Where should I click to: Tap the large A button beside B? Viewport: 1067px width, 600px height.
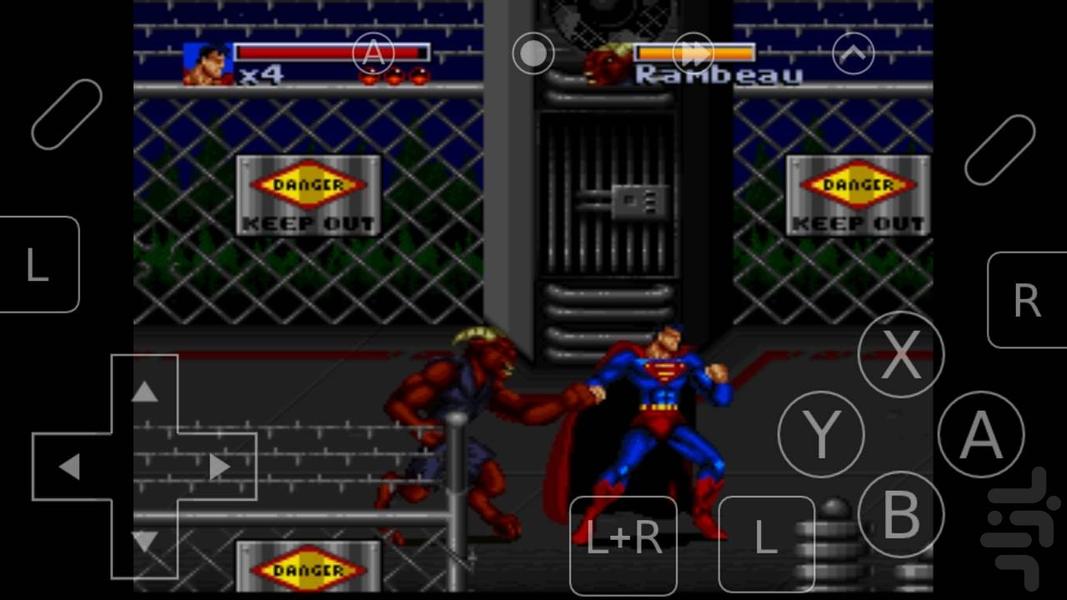(981, 435)
